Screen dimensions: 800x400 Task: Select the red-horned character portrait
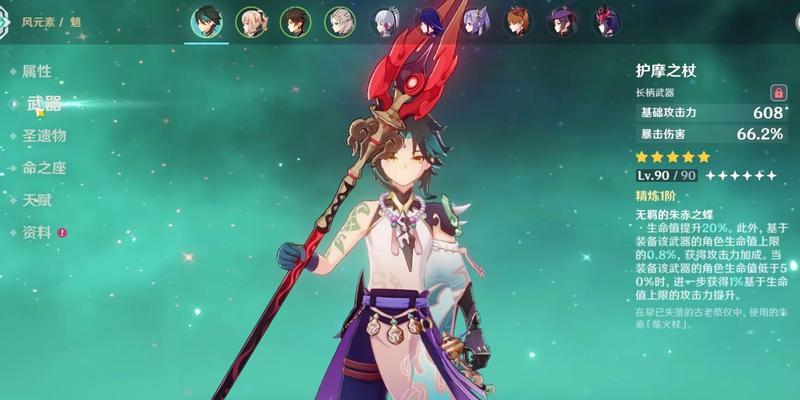(610, 22)
